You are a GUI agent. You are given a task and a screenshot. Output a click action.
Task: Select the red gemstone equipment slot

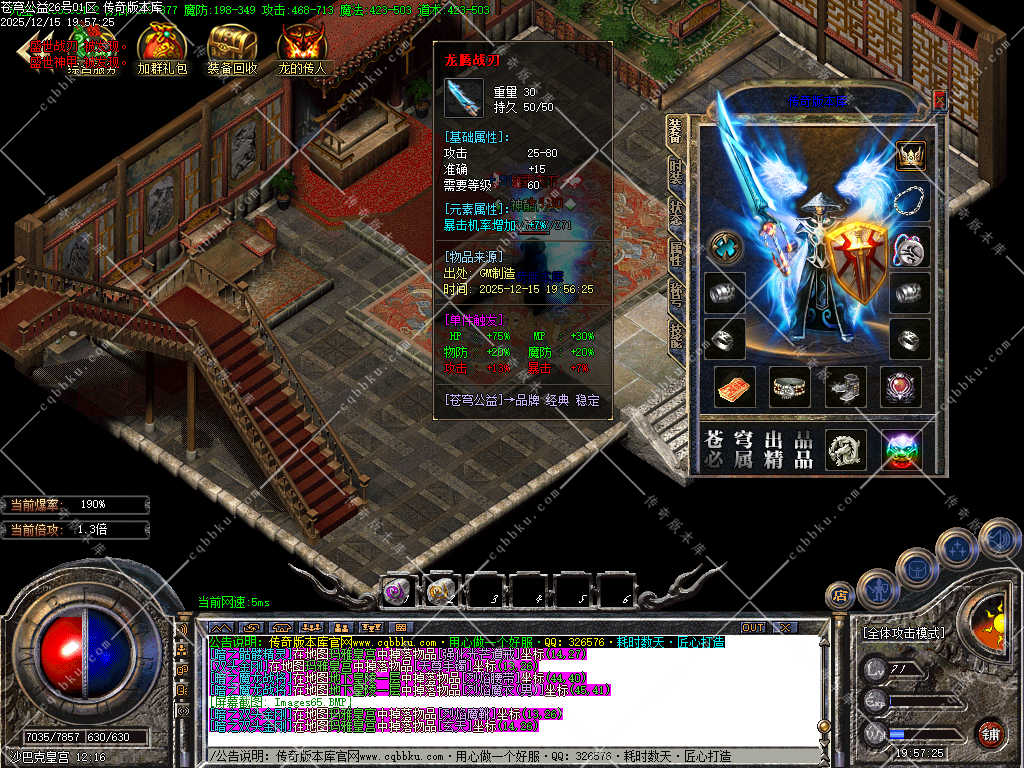click(900, 386)
